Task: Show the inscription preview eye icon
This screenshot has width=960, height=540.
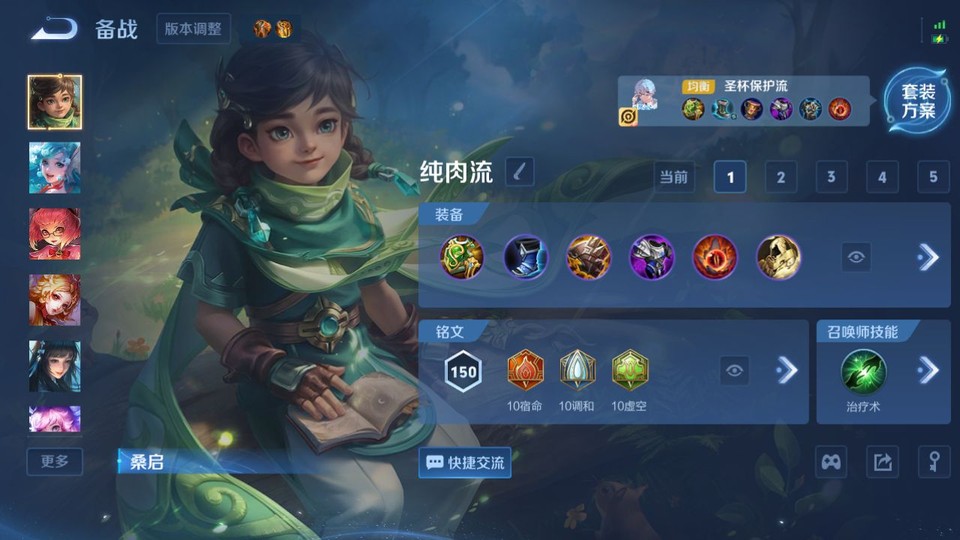Action: tap(735, 371)
